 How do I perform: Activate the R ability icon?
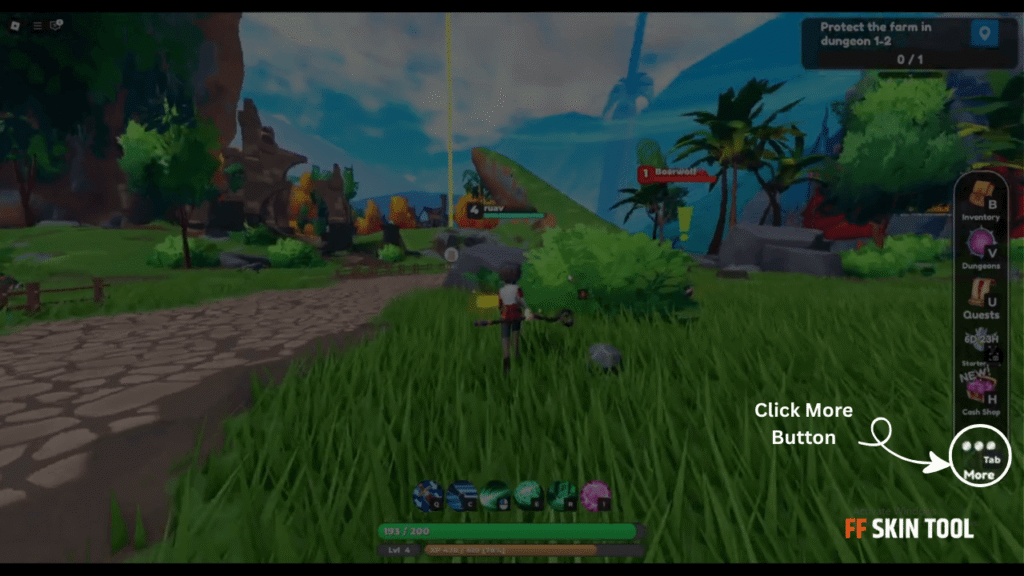pyautogui.click(x=562, y=494)
